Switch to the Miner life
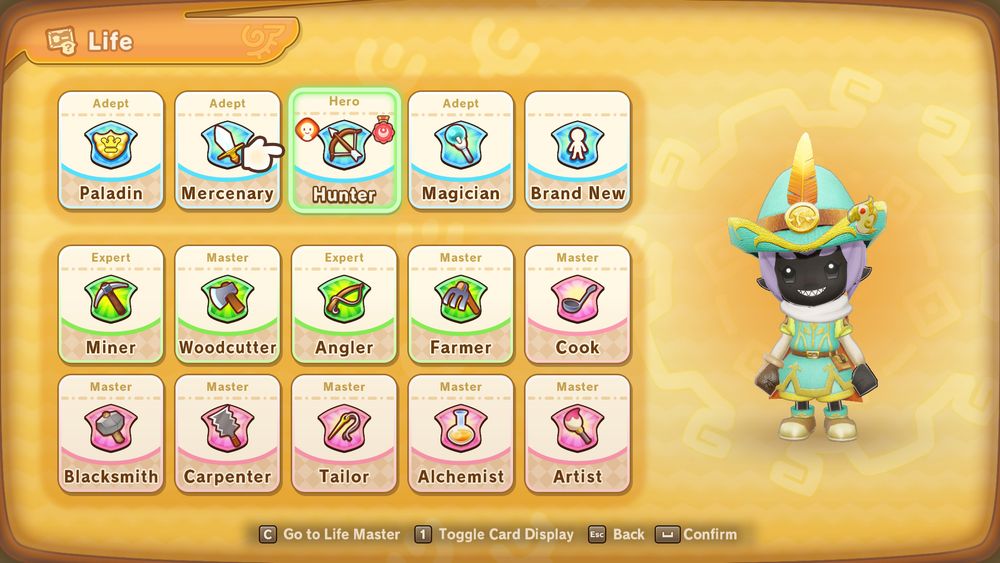Image resolution: width=1000 pixels, height=563 pixels. [x=111, y=303]
